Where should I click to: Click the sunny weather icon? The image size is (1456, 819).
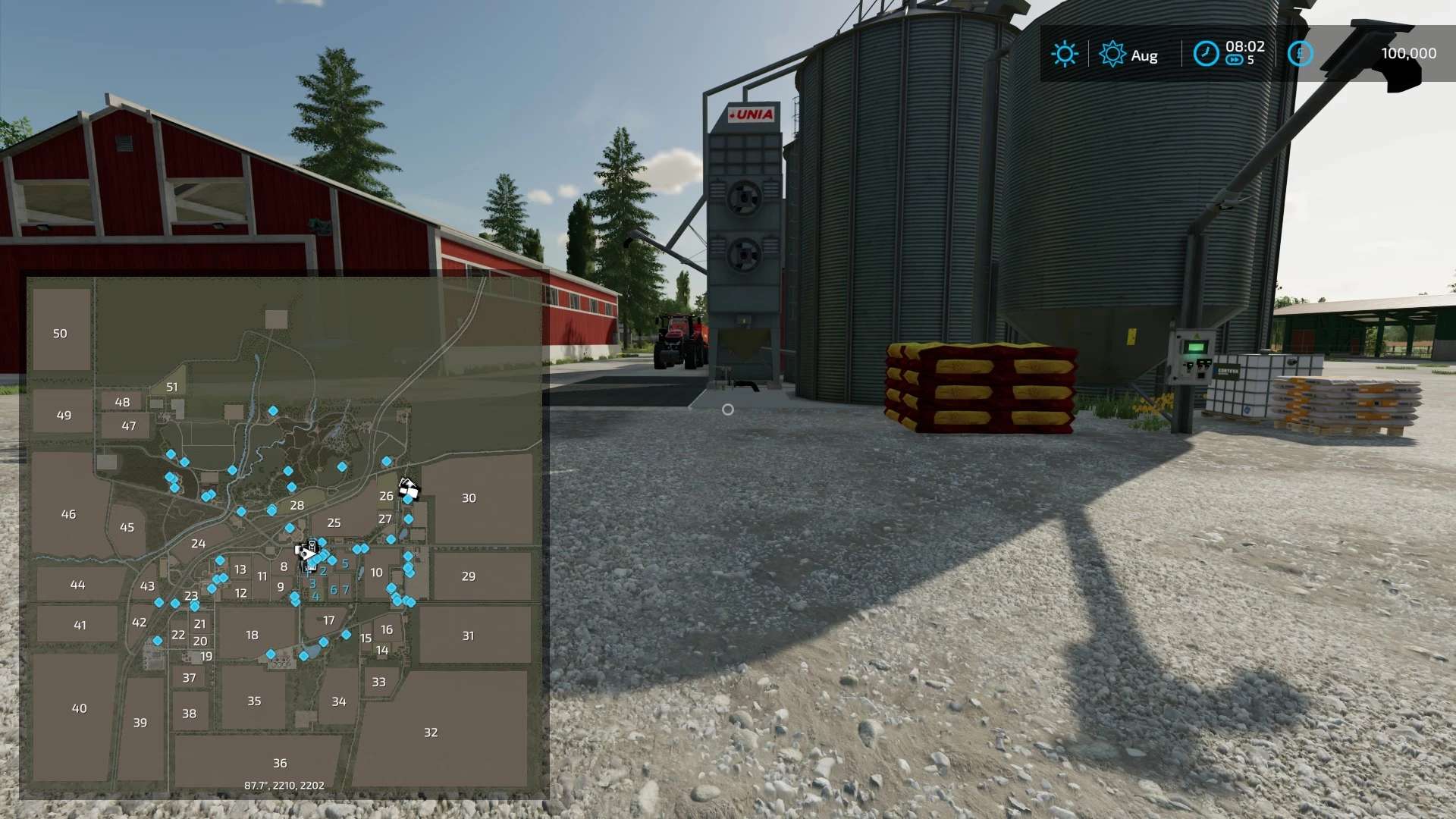[x=1064, y=54]
